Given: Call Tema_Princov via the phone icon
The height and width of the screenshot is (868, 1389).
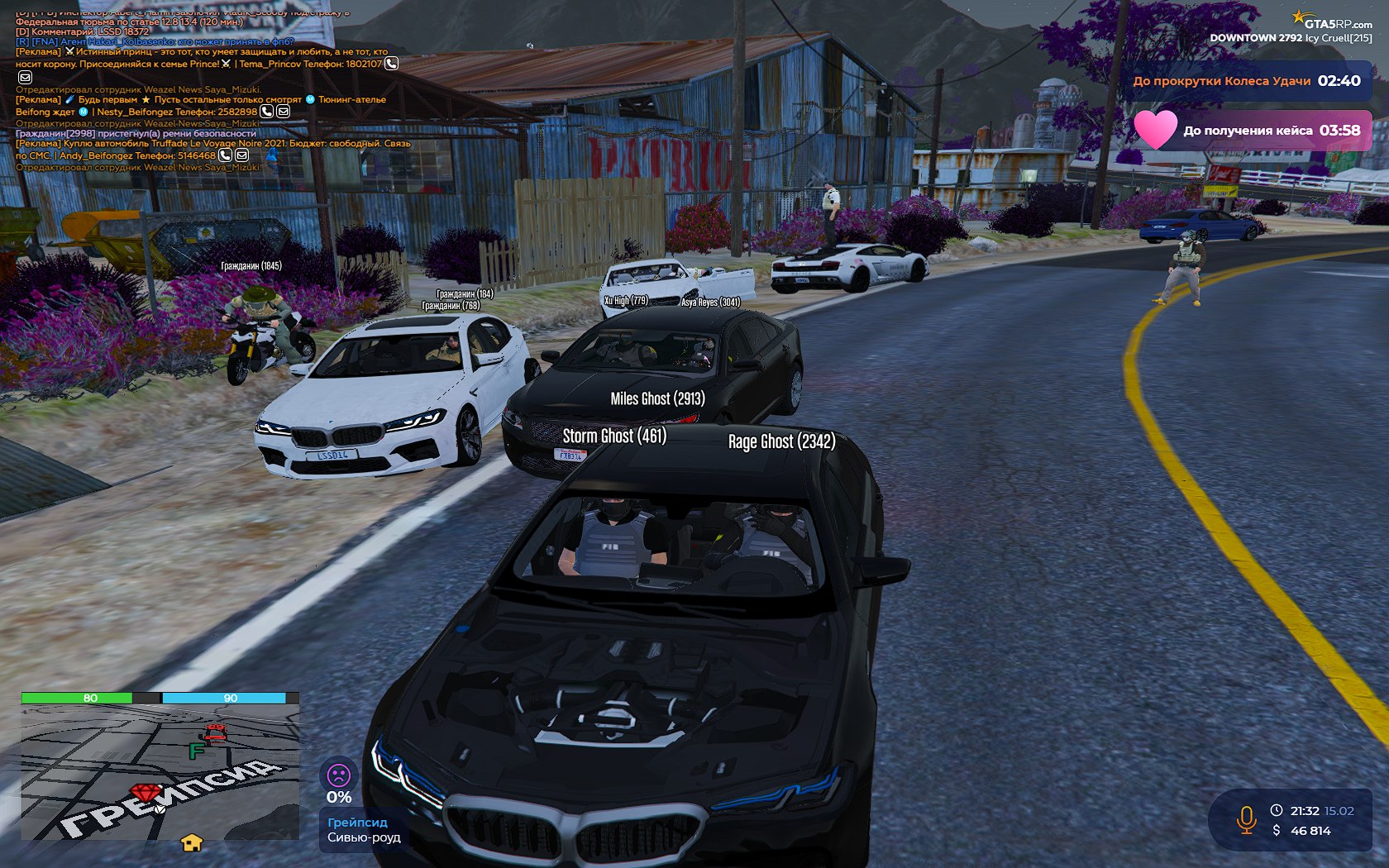Looking at the screenshot, I should (392, 64).
